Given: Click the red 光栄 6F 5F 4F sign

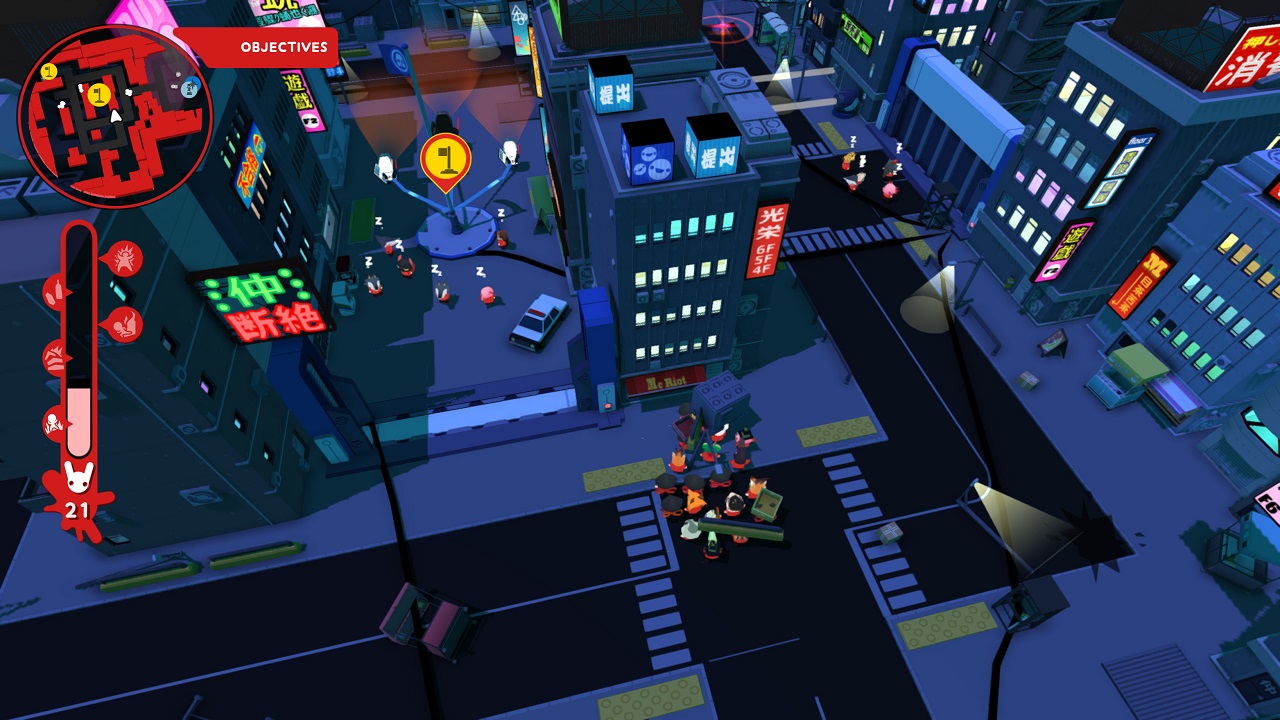Looking at the screenshot, I should click(768, 241).
